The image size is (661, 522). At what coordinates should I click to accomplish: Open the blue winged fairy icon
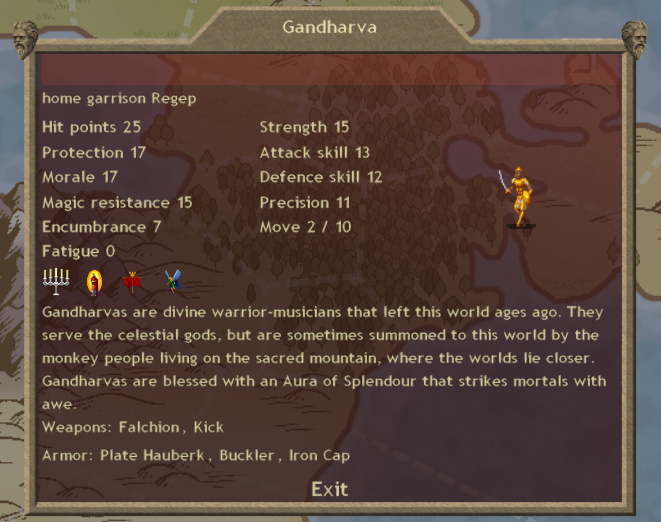[x=174, y=282]
